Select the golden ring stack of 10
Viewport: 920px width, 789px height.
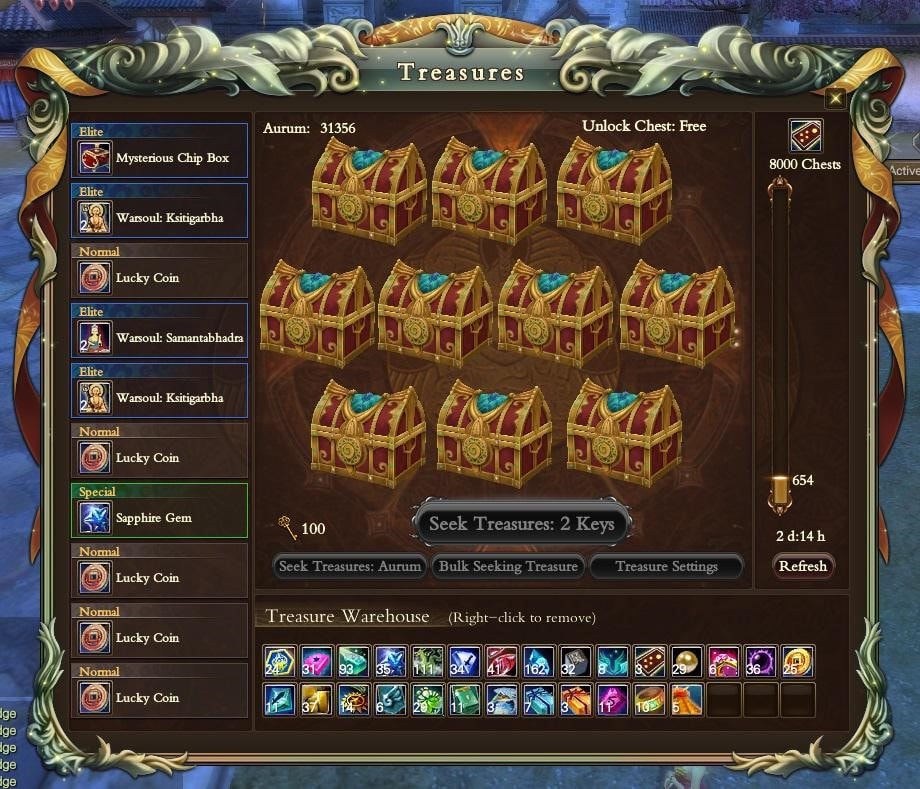[x=650, y=698]
